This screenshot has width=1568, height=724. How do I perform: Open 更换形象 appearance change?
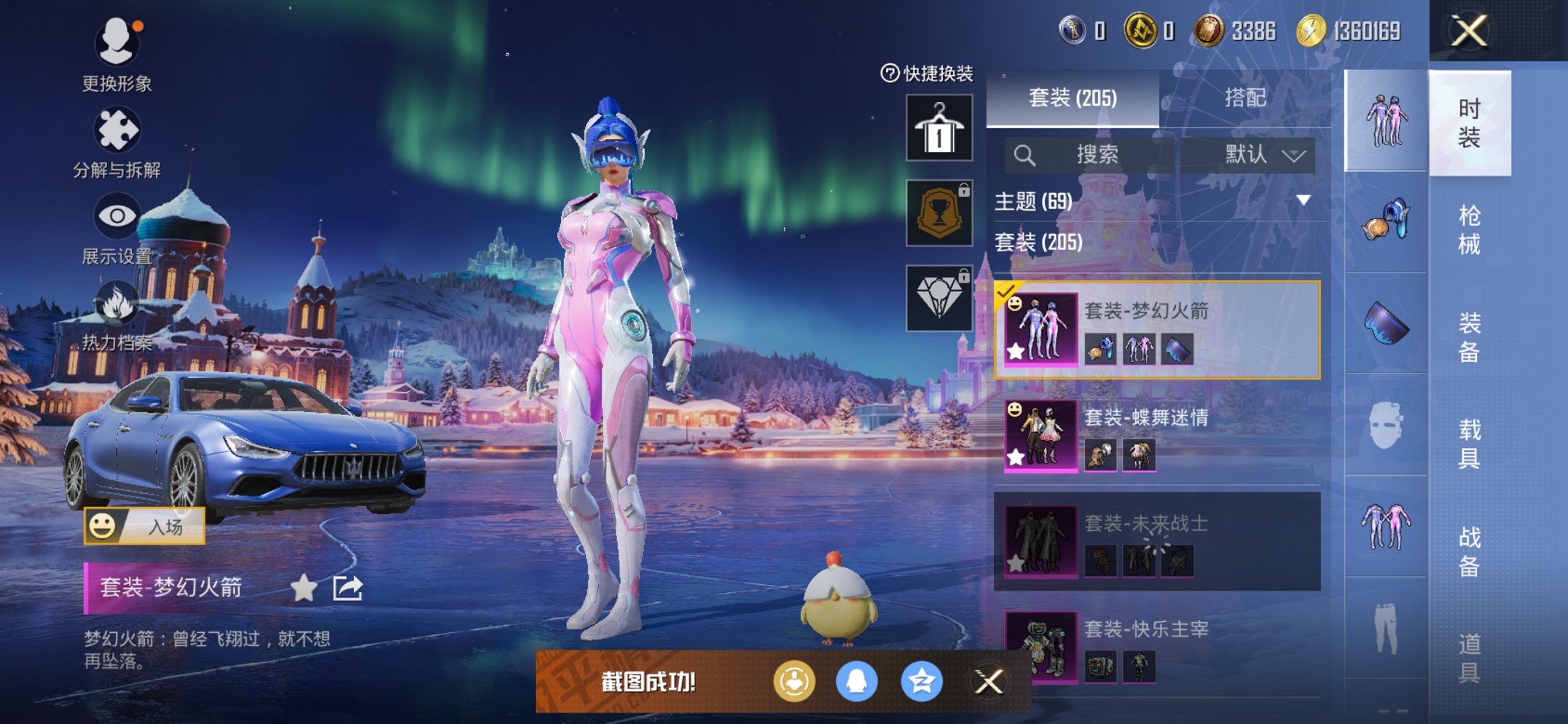[x=117, y=44]
